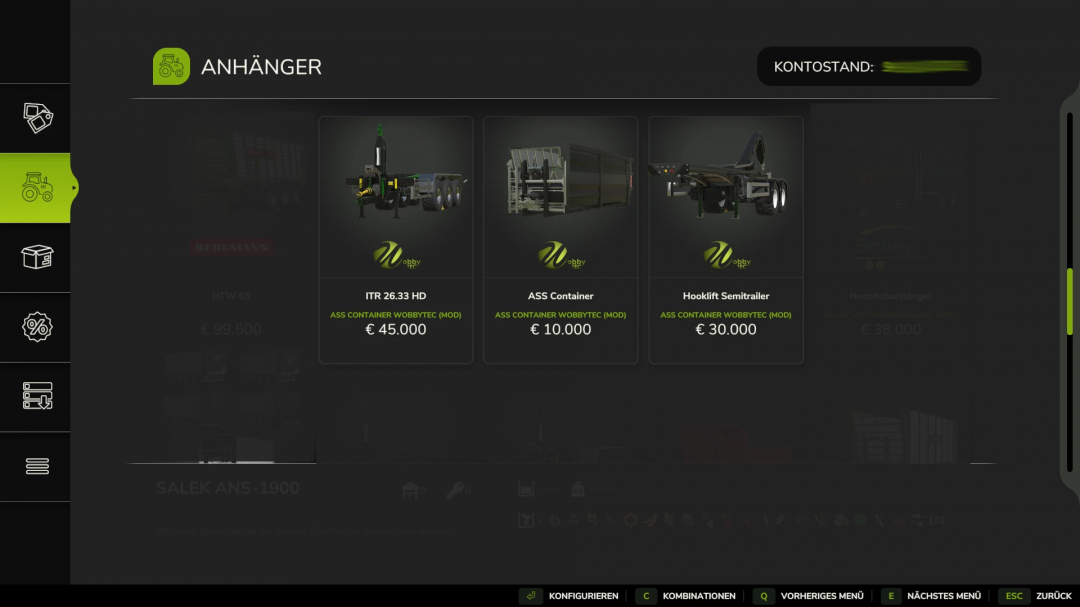The width and height of the screenshot is (1080, 607).
Task: Open the three-lines menu tab
Action: pyautogui.click(x=37, y=466)
